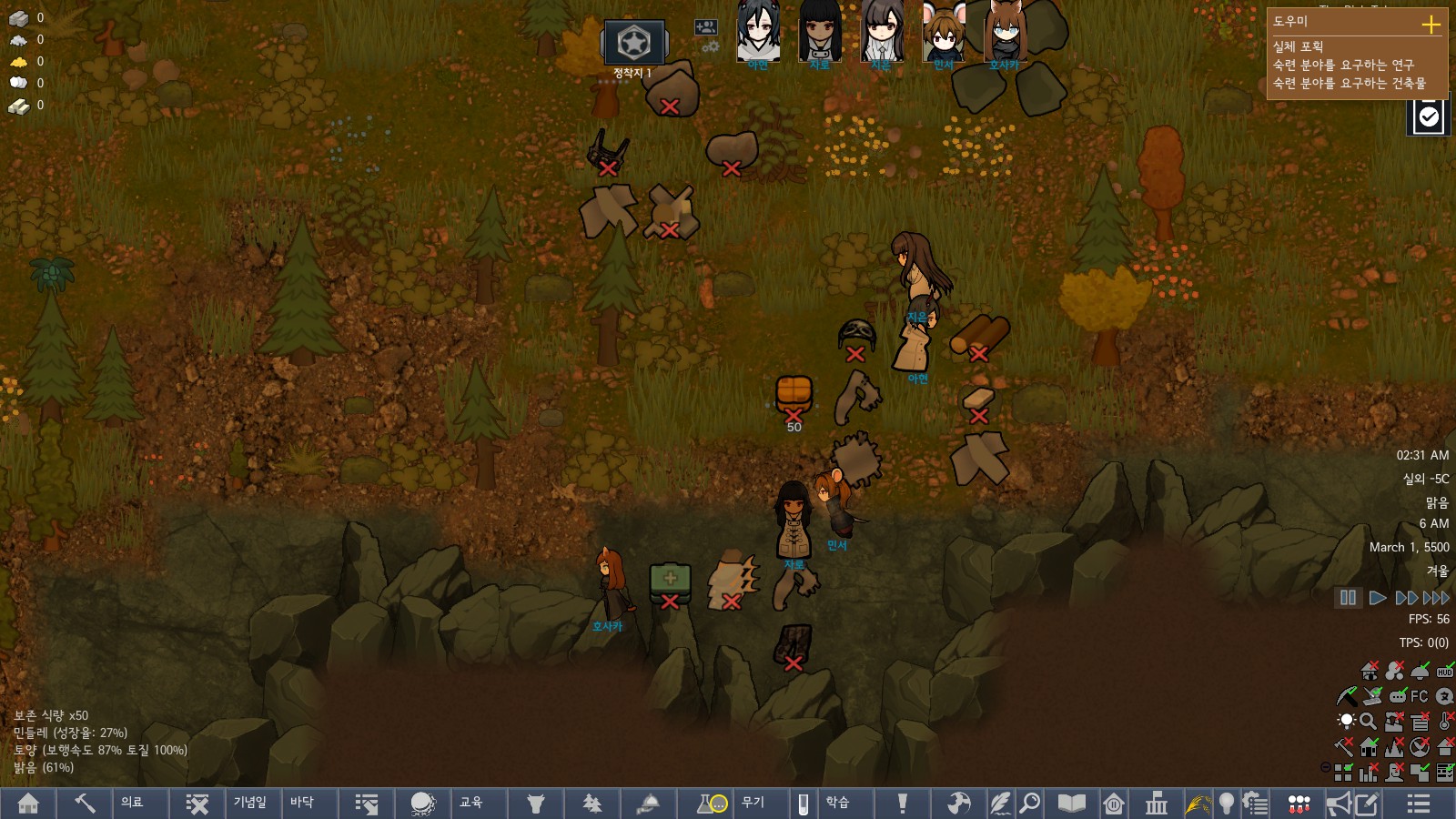Open the 교육 (education) tab
Screen dimensions: 1456x819
[471, 803]
